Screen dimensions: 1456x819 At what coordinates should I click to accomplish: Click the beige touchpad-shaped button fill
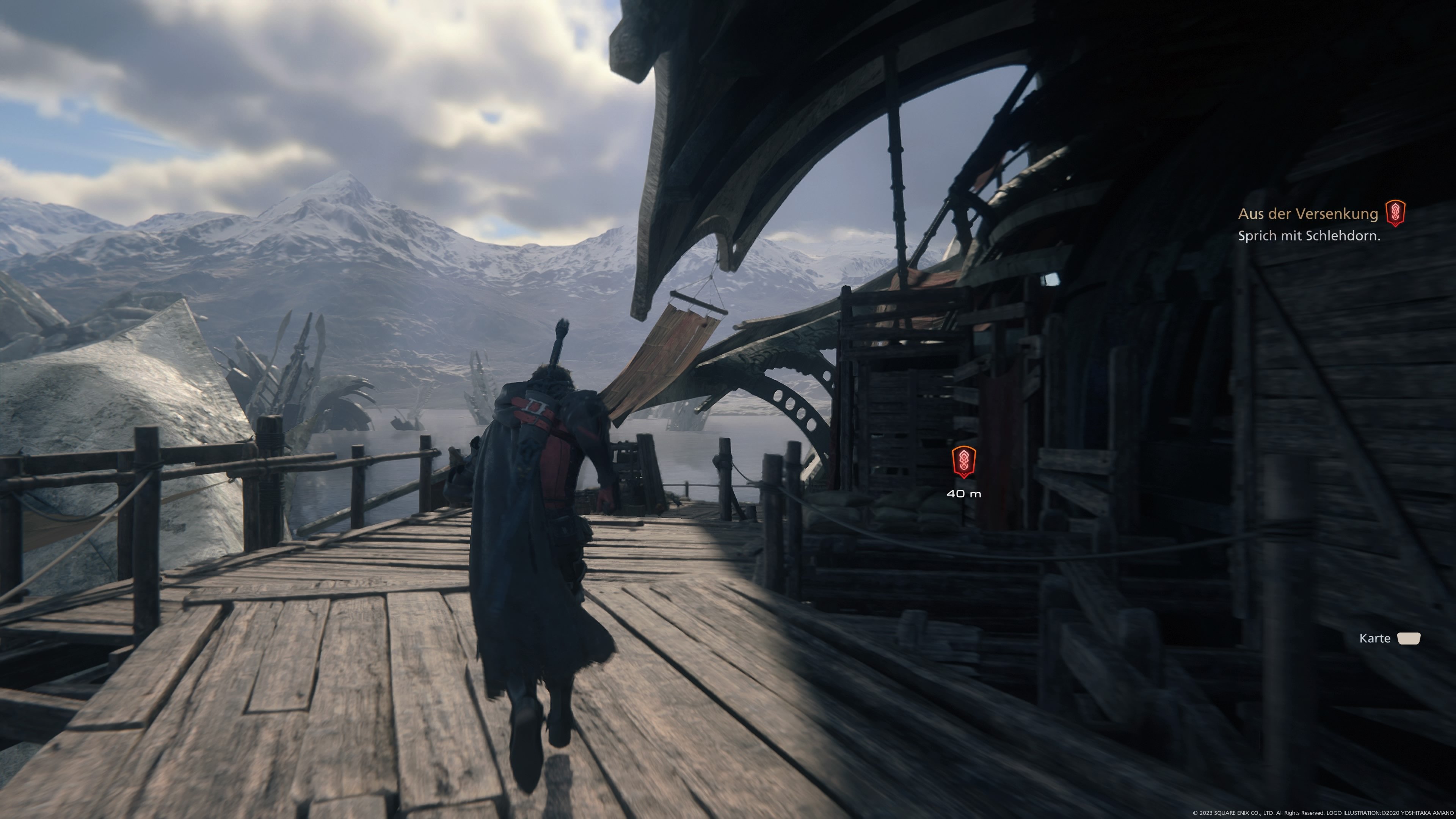point(1409,637)
